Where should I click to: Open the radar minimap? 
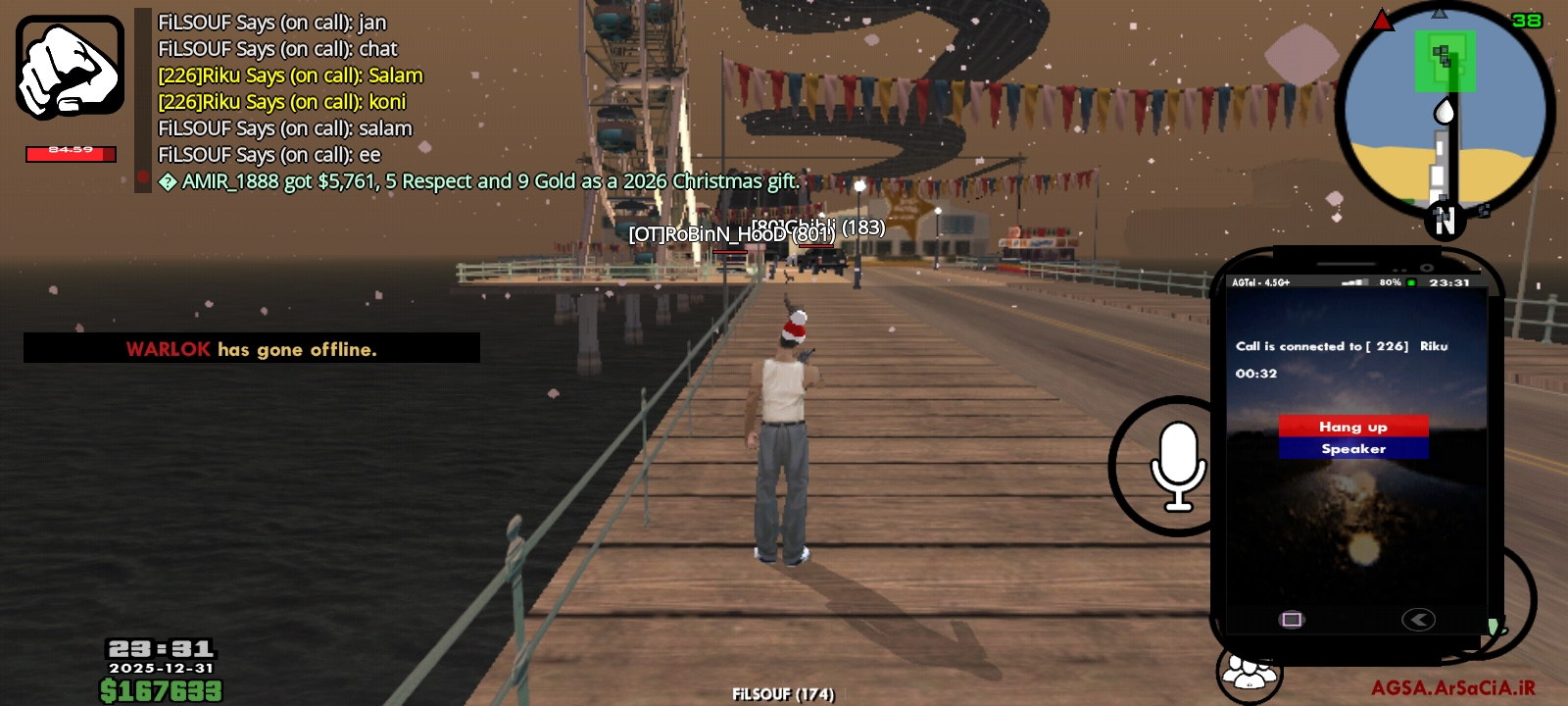tap(1444, 110)
